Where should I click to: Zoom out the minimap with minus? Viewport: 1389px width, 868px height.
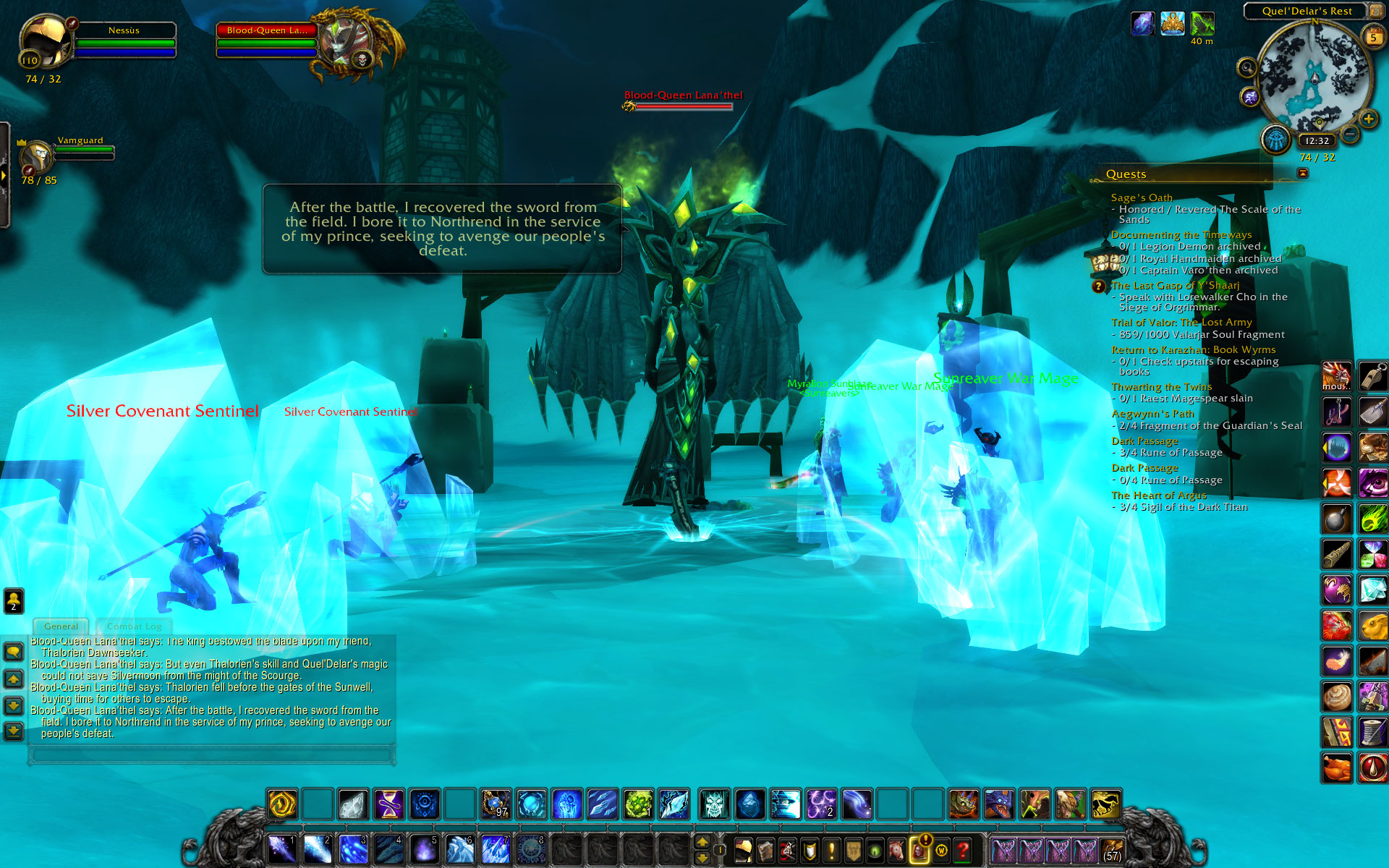pyautogui.click(x=1349, y=134)
